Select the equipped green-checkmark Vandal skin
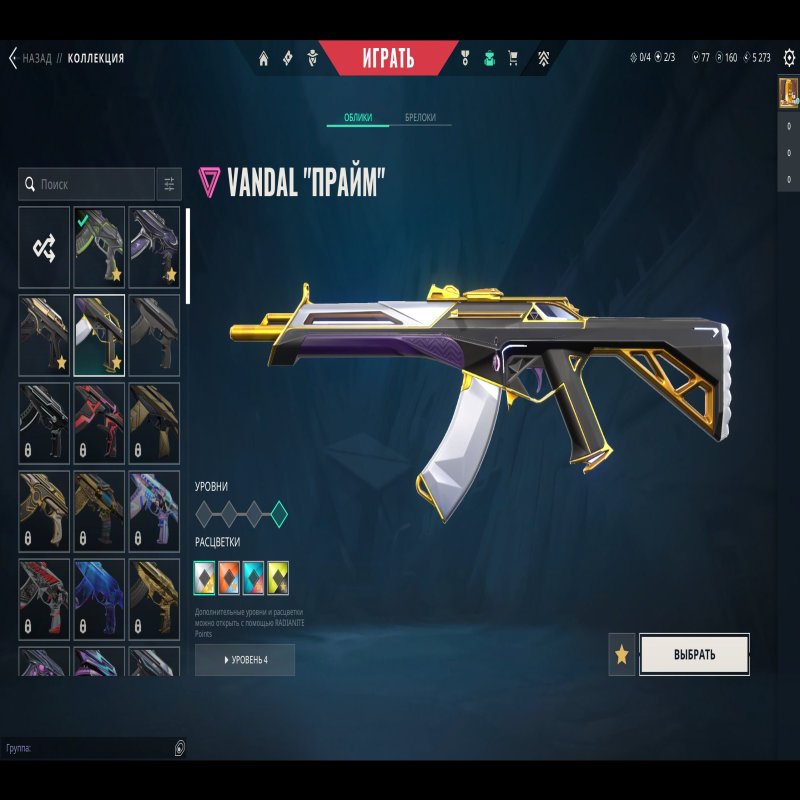Viewport: 800px width, 800px height. [99, 246]
